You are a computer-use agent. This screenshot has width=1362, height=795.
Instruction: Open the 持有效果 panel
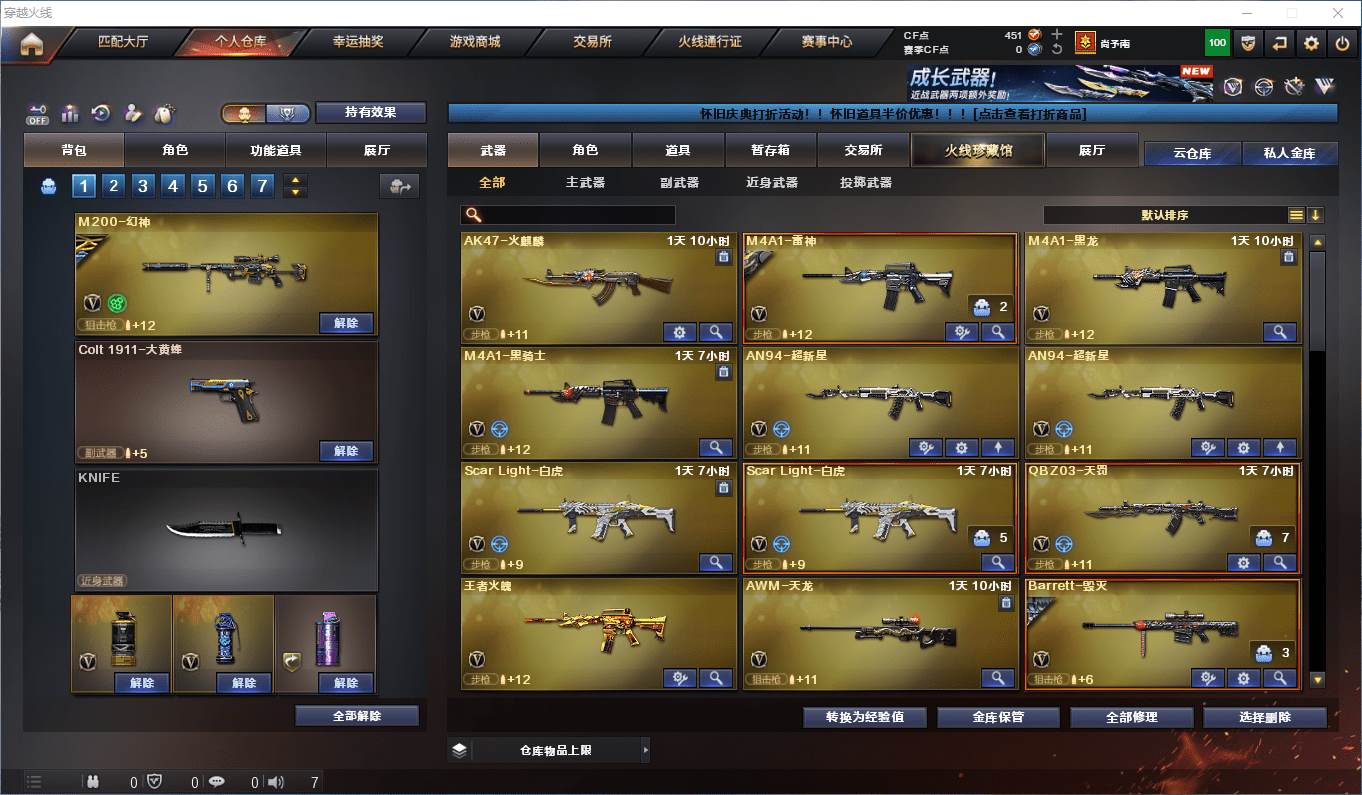tap(371, 112)
